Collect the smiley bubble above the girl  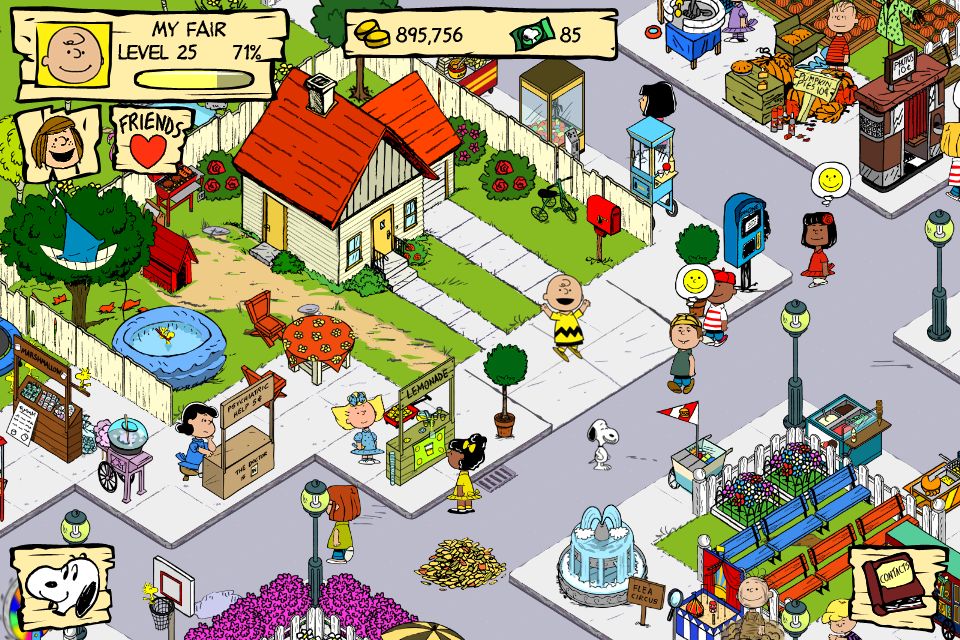coord(830,181)
